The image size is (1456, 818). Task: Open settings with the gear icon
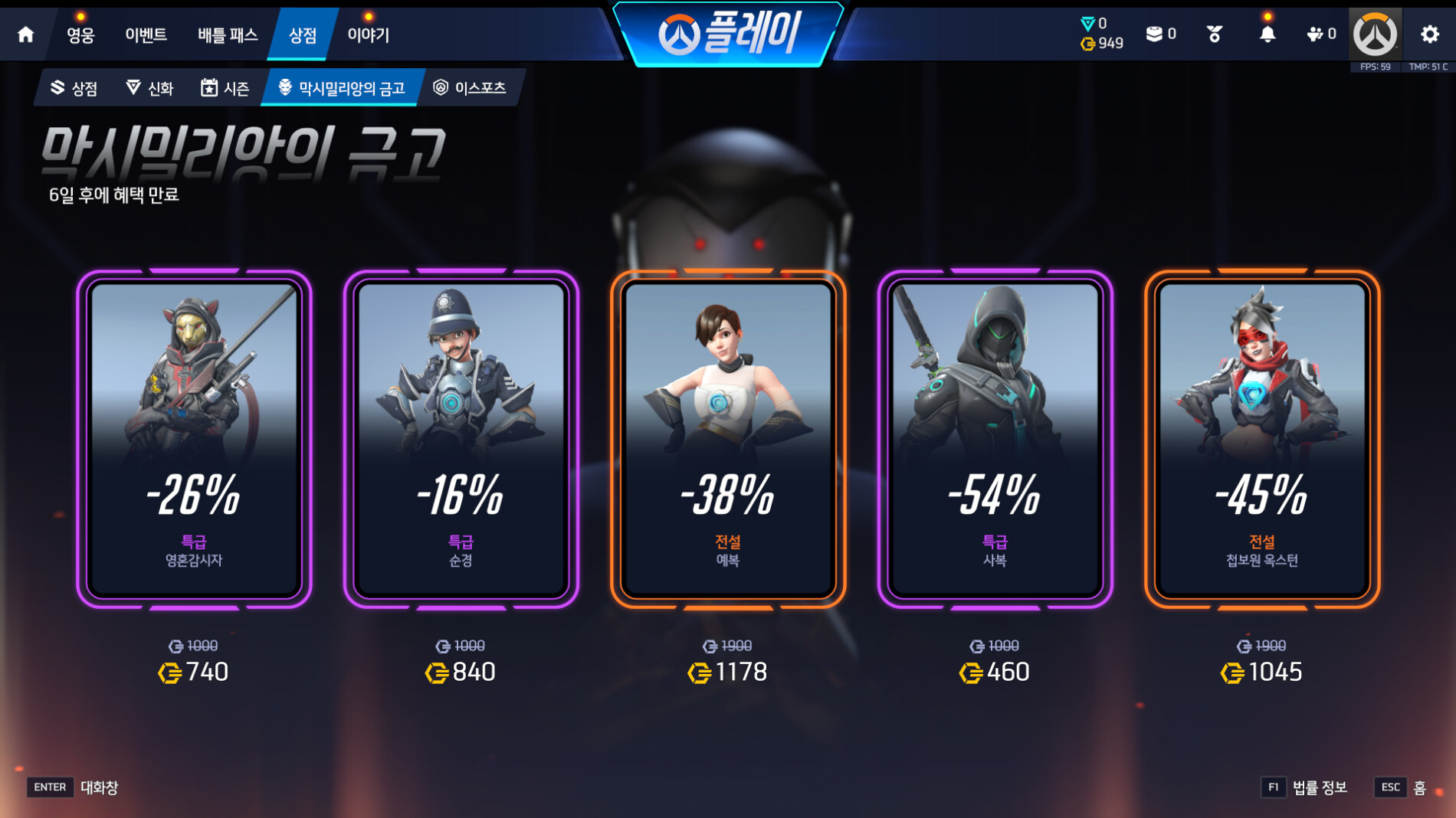pyautogui.click(x=1430, y=34)
